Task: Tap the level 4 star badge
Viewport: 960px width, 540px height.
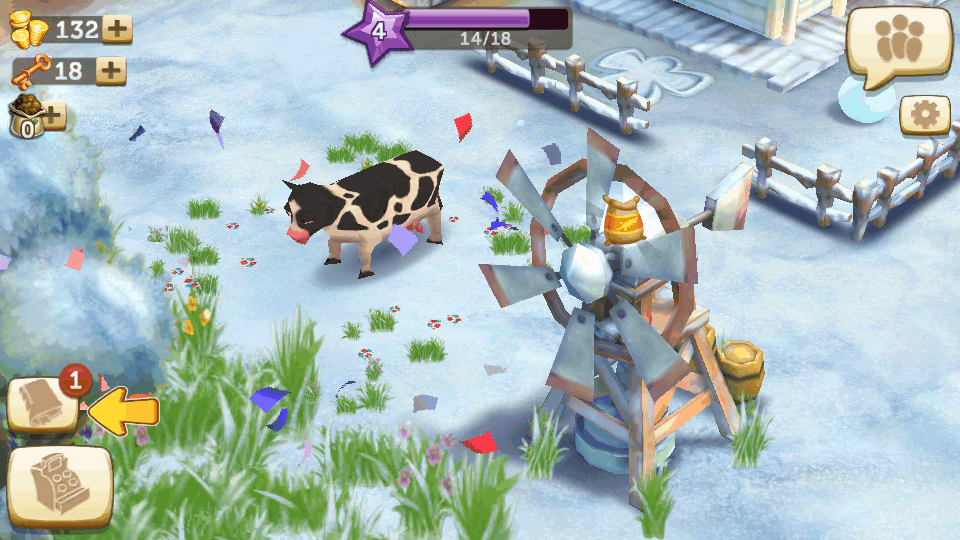Action: [377, 31]
